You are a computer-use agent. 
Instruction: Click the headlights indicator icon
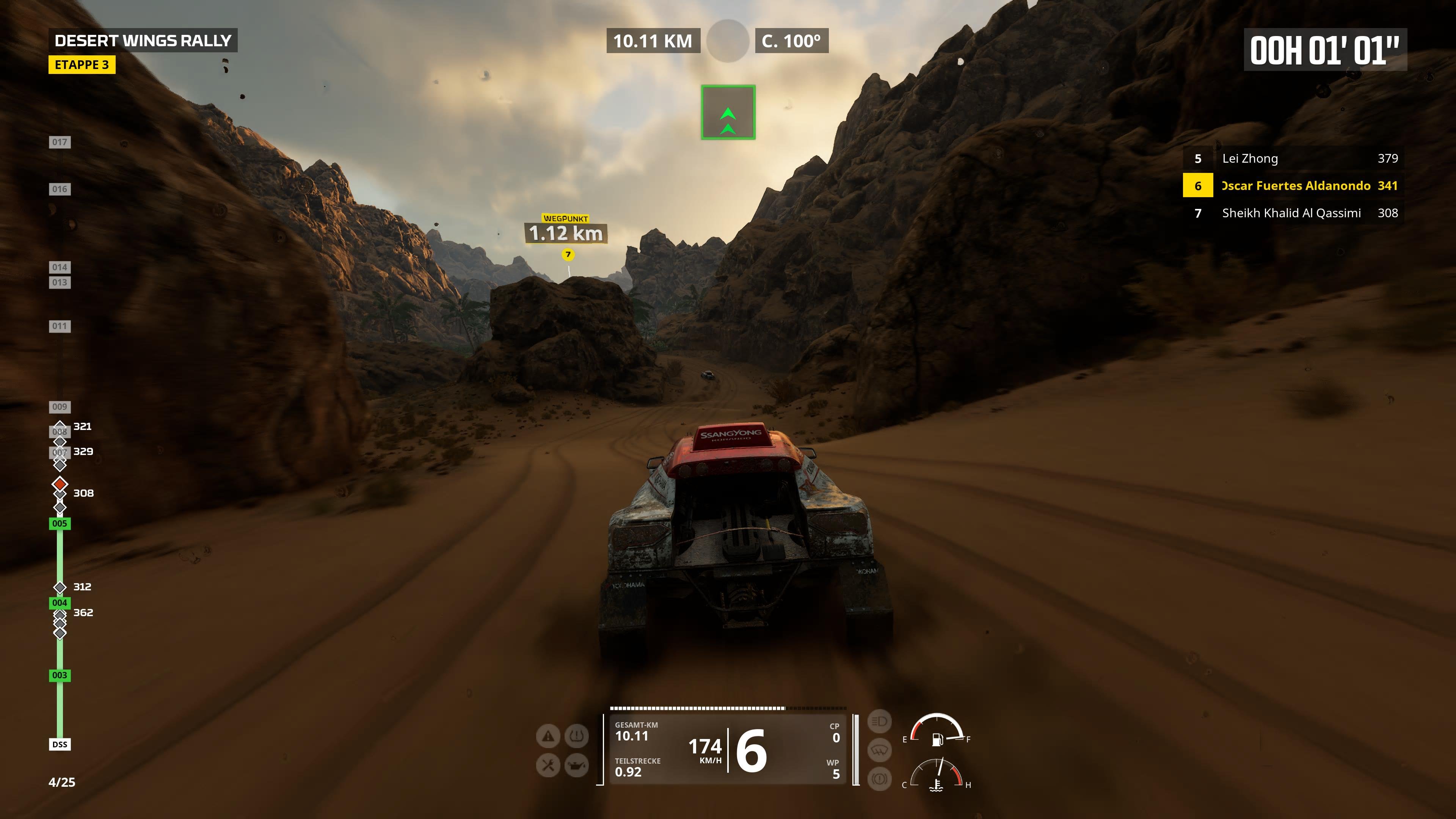(x=880, y=722)
